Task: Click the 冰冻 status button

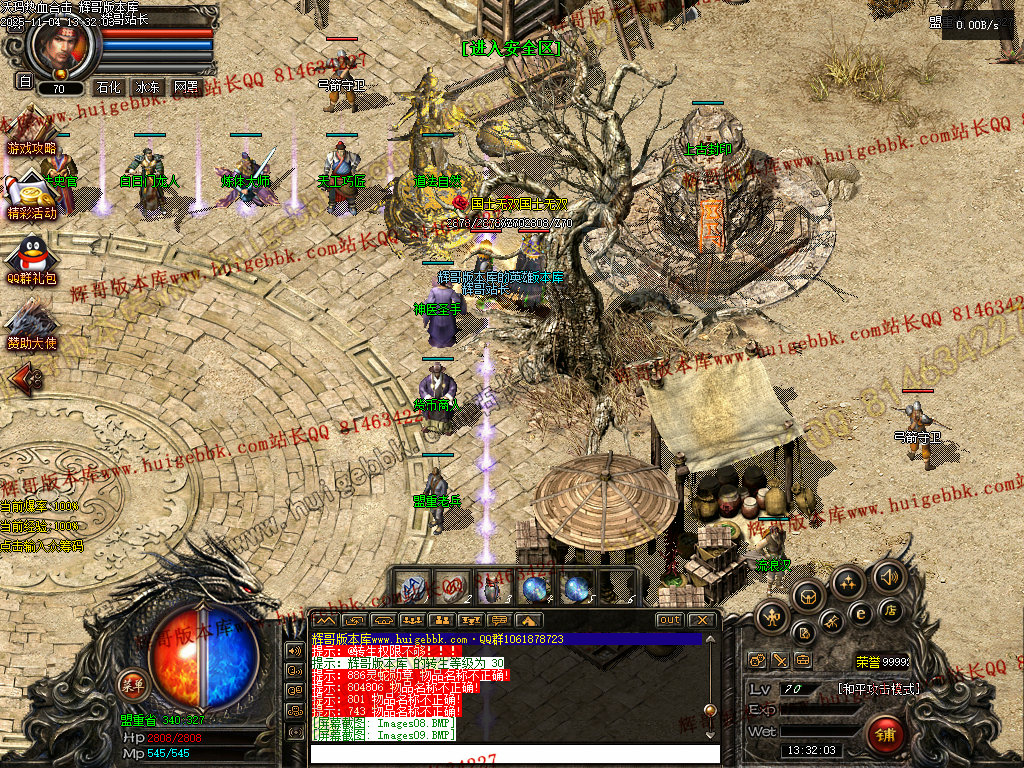Action: (148, 87)
